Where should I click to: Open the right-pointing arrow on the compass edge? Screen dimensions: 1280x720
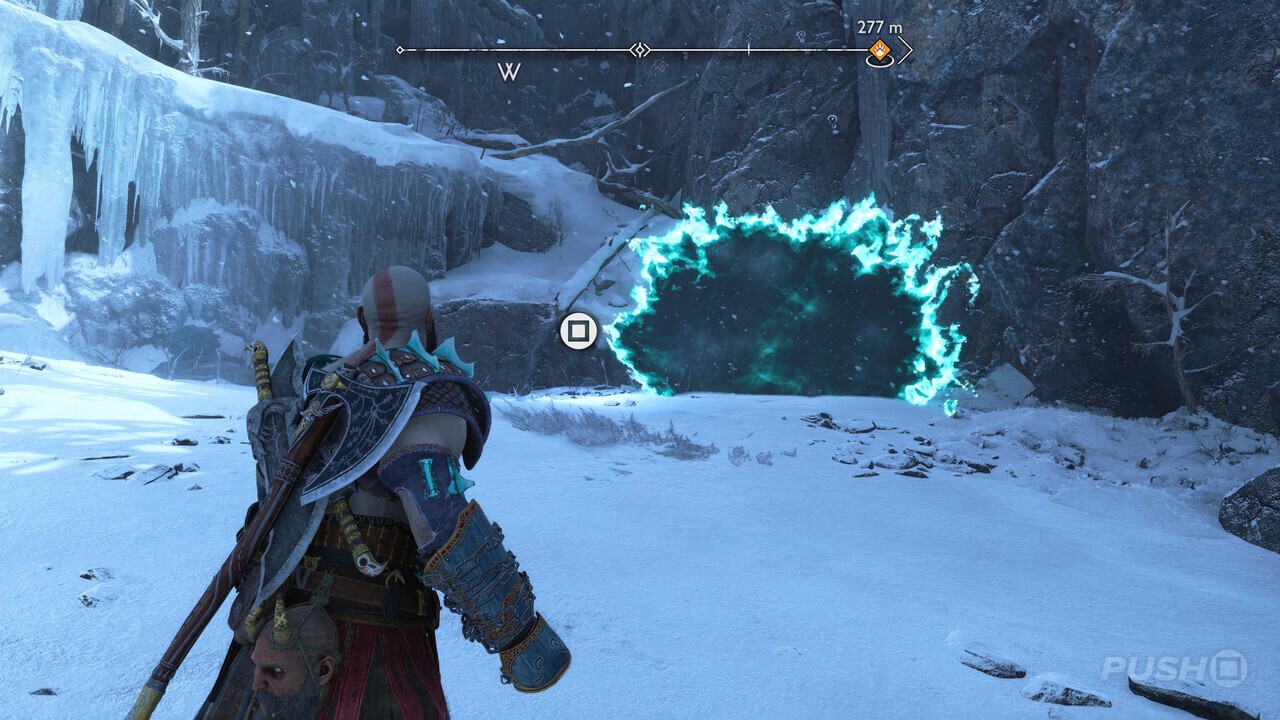click(x=906, y=50)
